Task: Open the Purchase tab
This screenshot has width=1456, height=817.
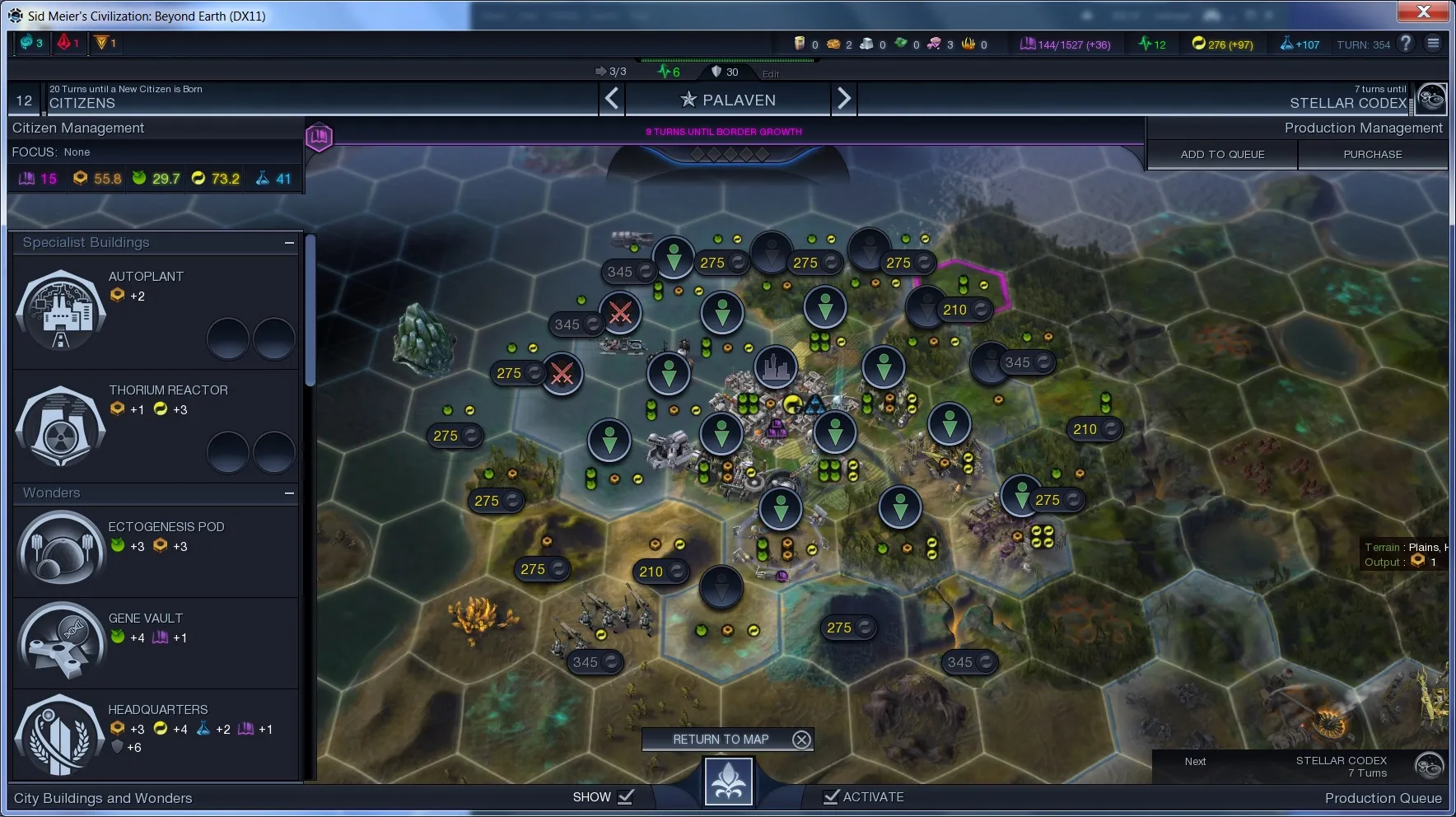Action: click(1372, 154)
